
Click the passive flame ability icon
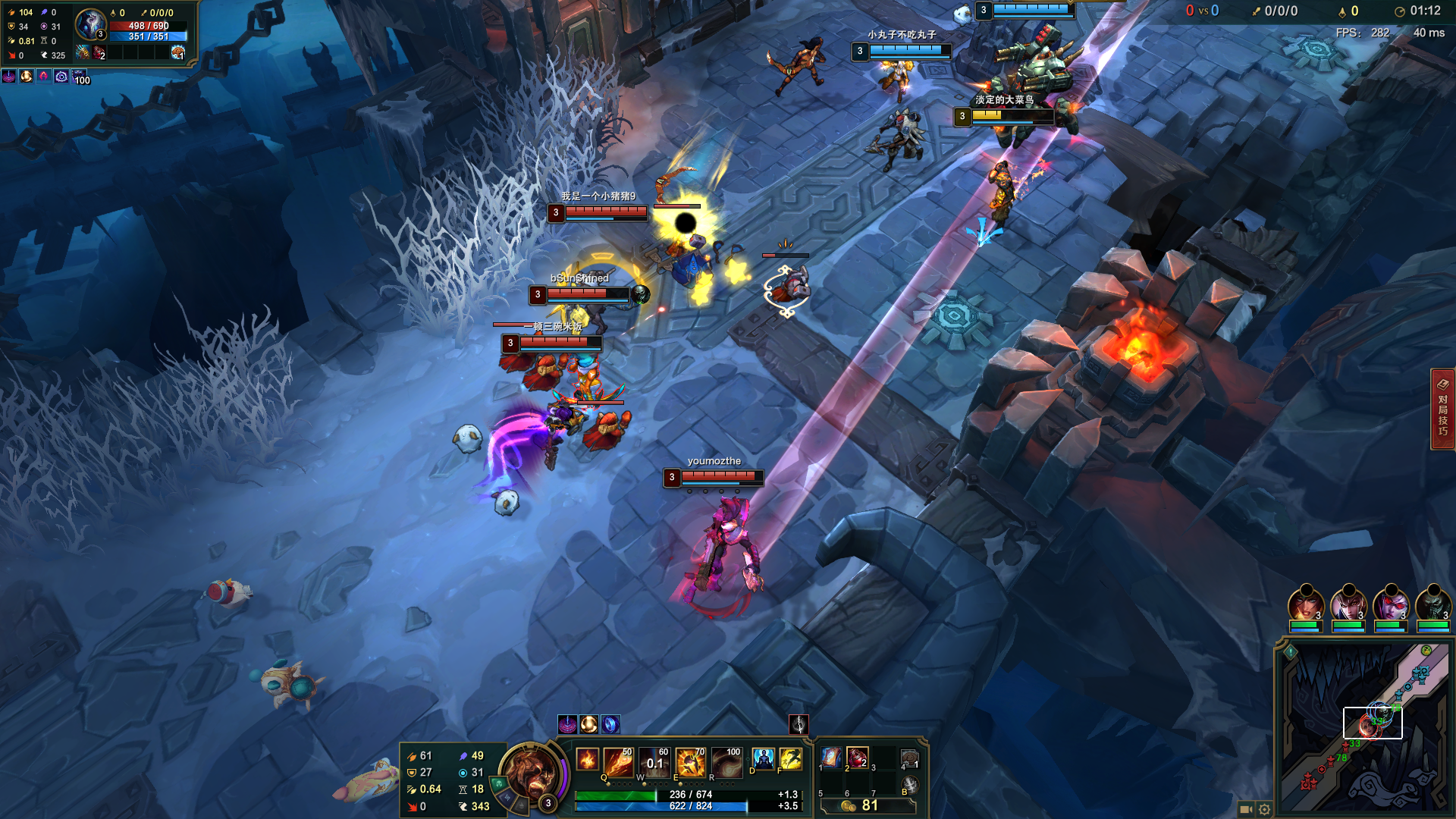pos(587,759)
